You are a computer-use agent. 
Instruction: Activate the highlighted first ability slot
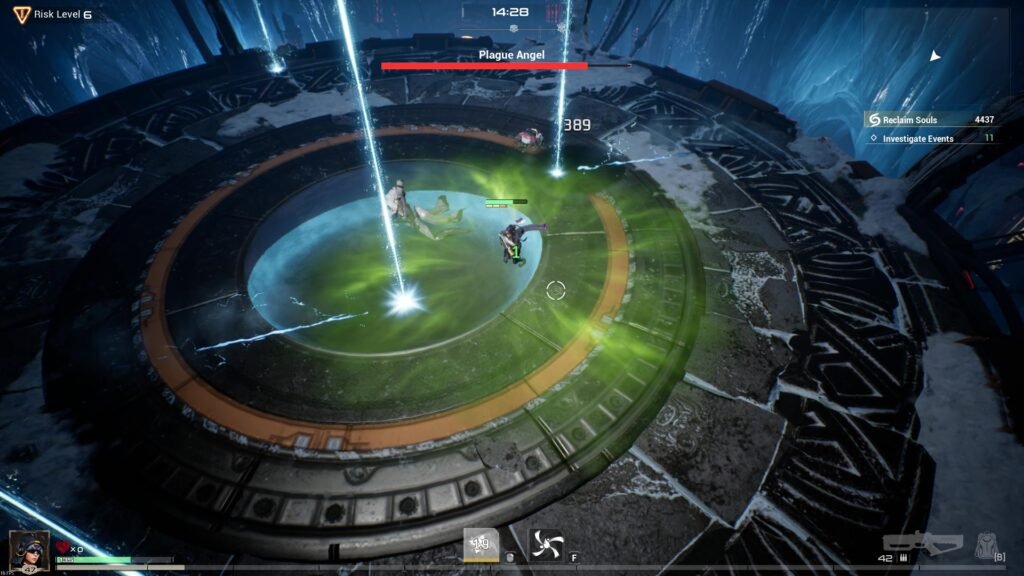[481, 544]
